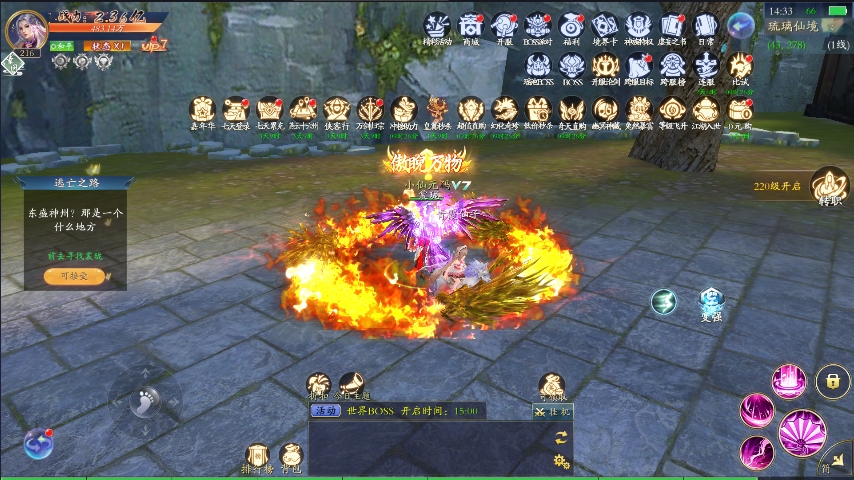Open the 转职 class change icon
854x480 pixels.
829,185
